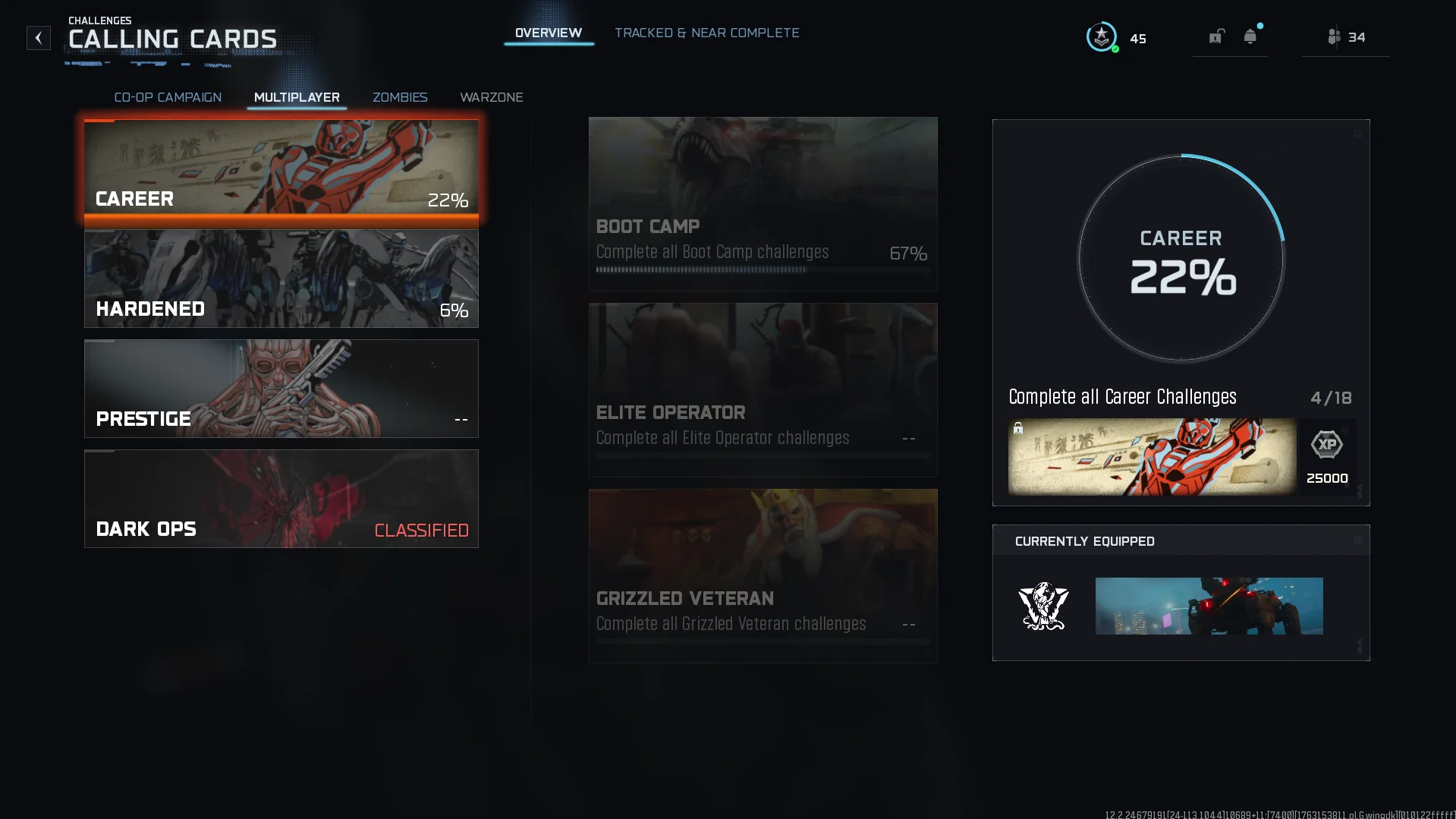This screenshot has width=1456, height=819.
Task: Open the Hardened calling card set
Action: click(x=281, y=279)
